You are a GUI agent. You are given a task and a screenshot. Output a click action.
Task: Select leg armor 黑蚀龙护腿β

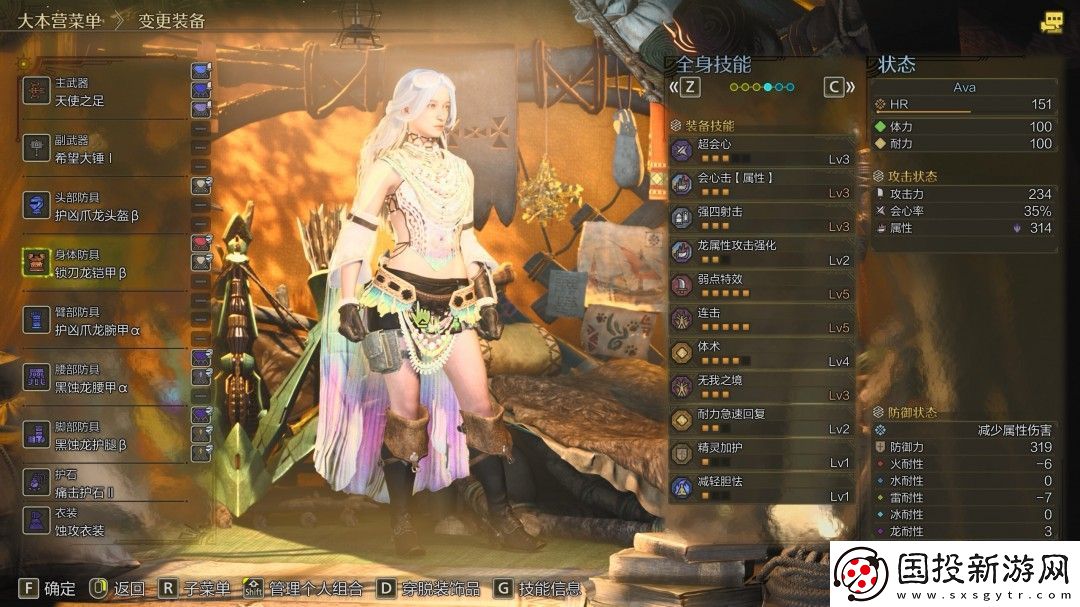click(100, 434)
